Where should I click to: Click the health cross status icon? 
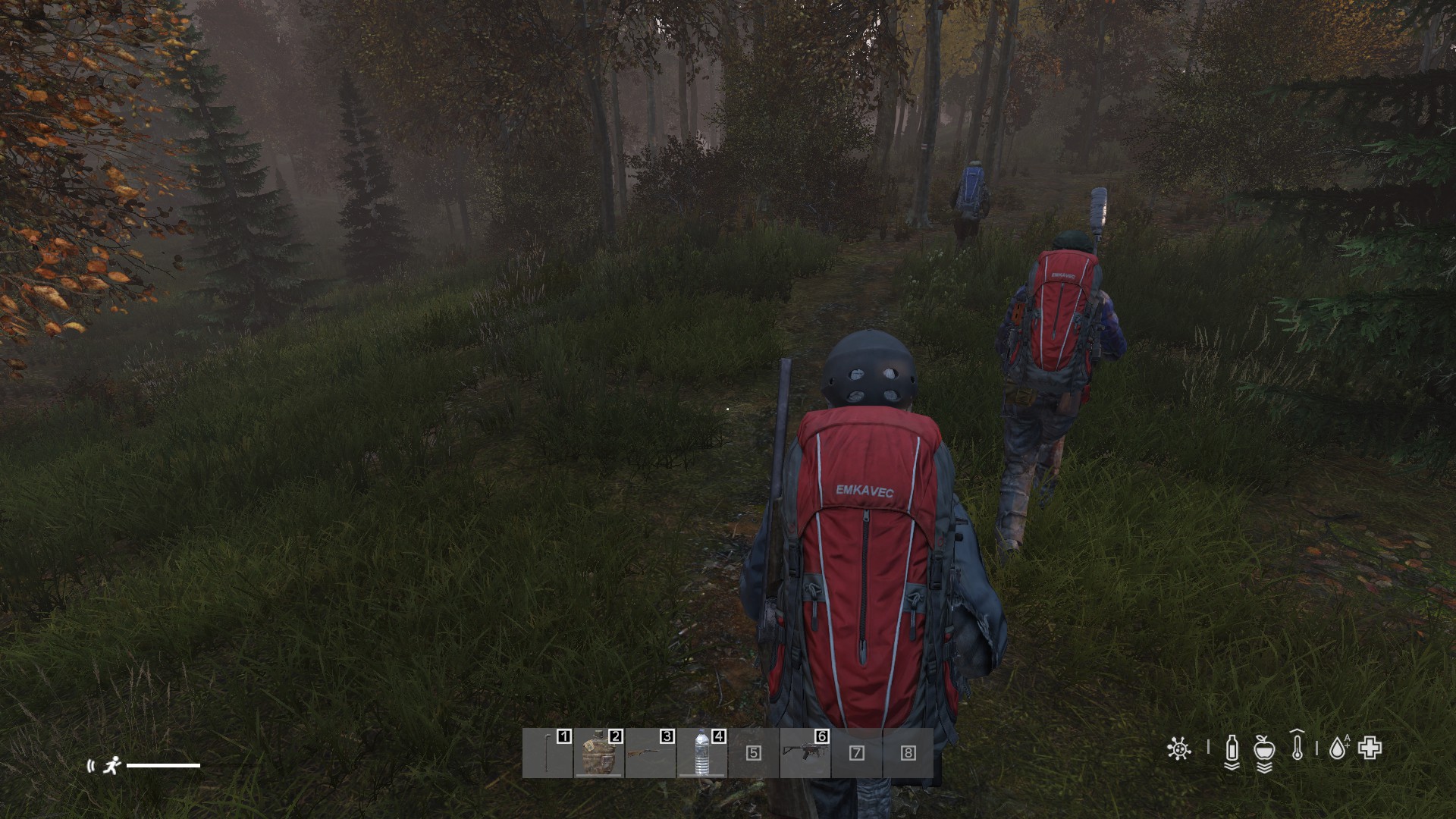tap(1370, 748)
